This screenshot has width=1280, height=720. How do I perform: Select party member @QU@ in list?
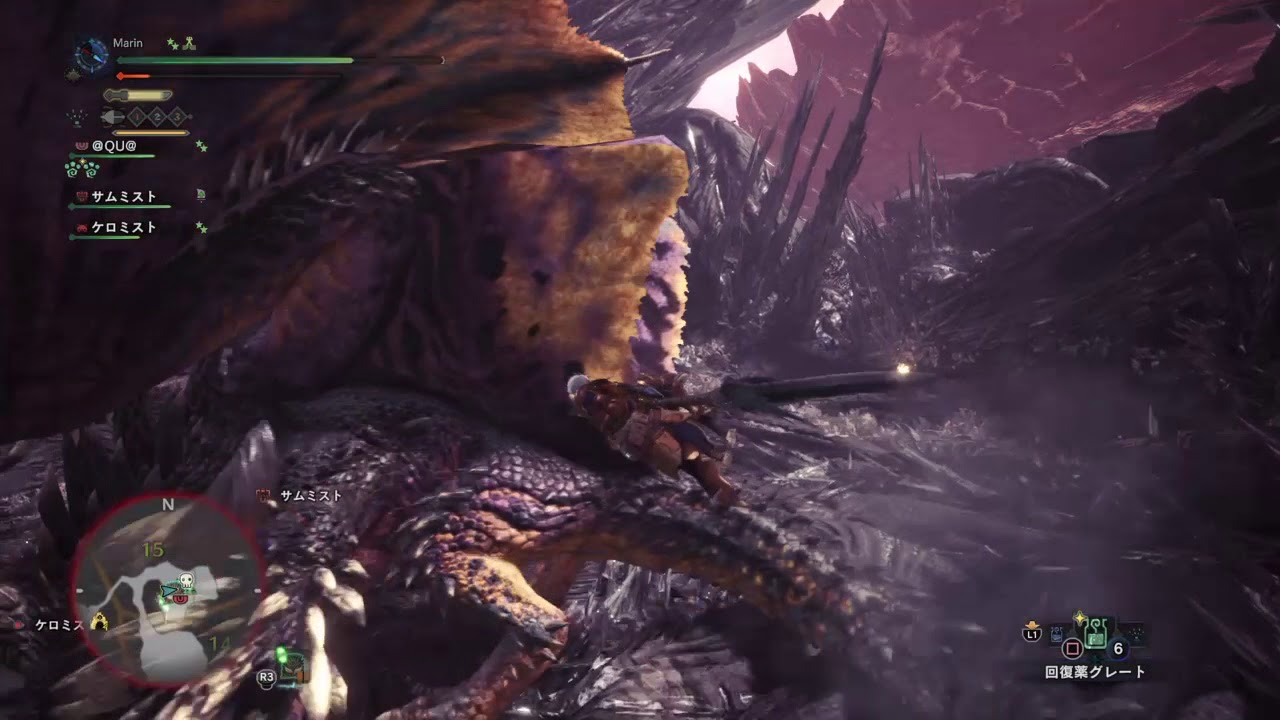point(113,146)
